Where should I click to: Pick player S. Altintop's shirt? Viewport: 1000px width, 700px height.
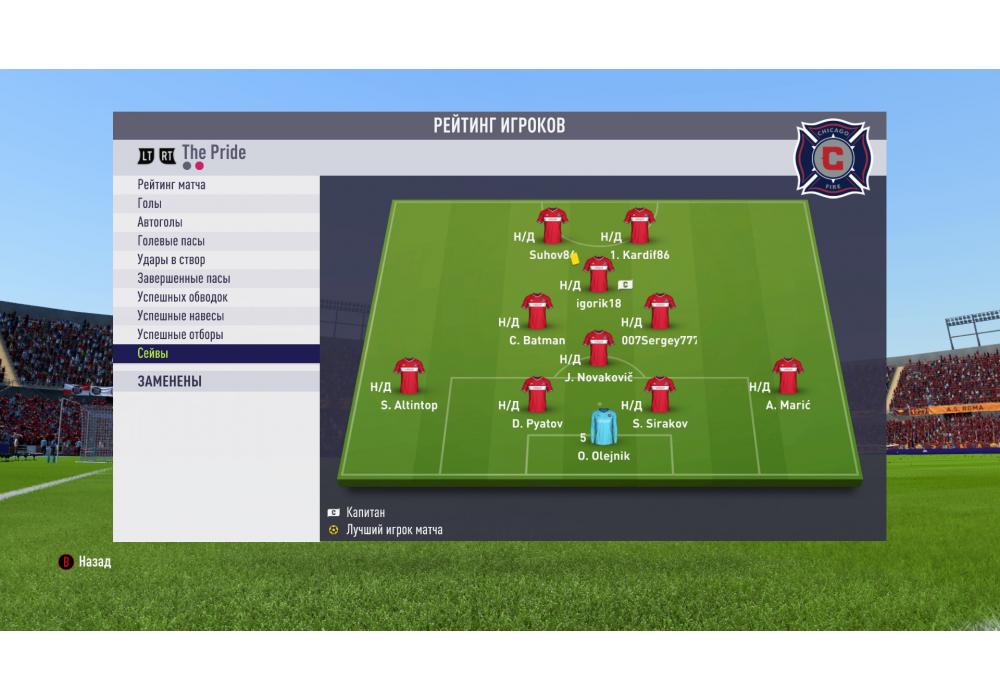coord(409,376)
